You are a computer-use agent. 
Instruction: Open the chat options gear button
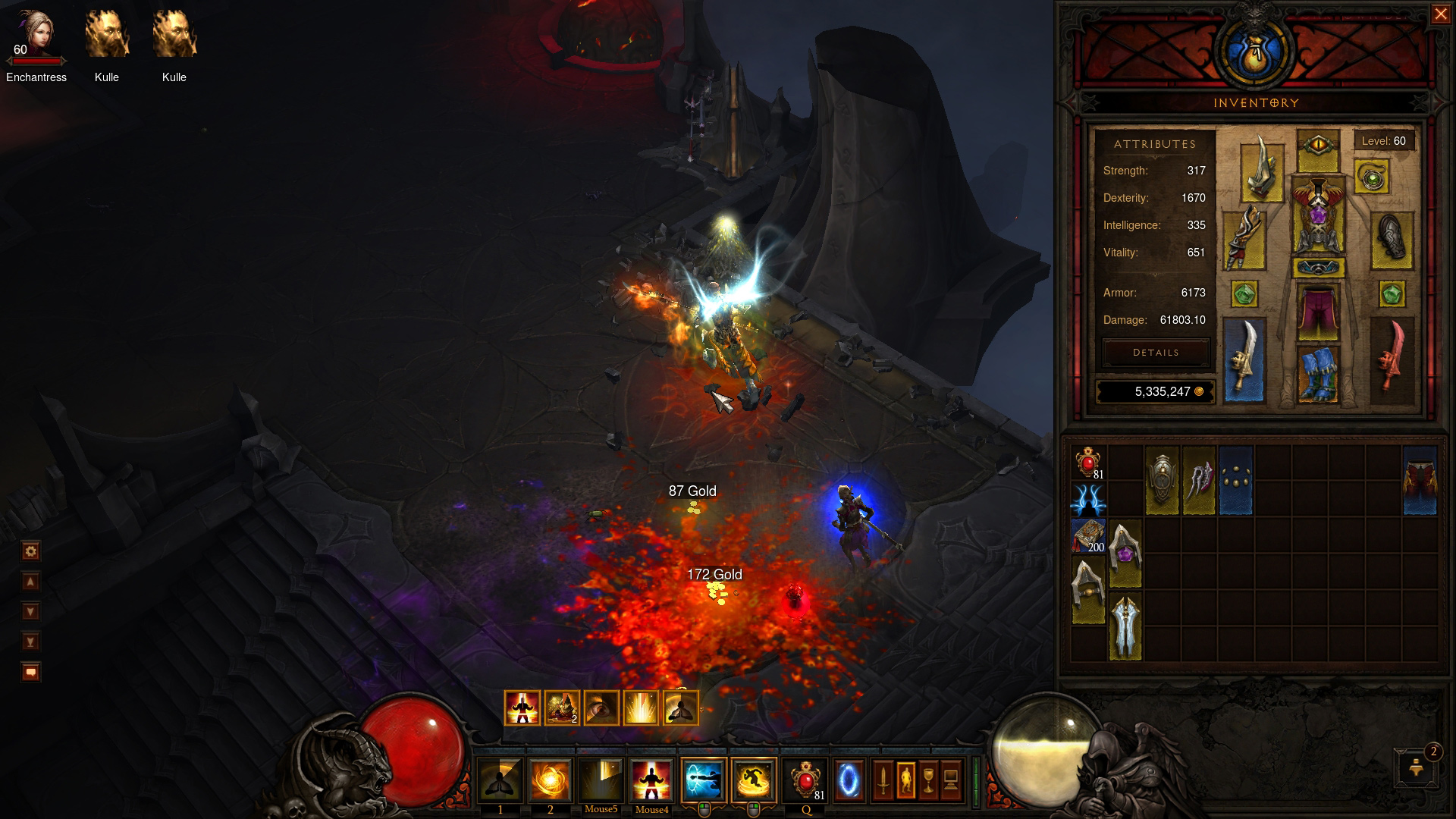coord(31,551)
